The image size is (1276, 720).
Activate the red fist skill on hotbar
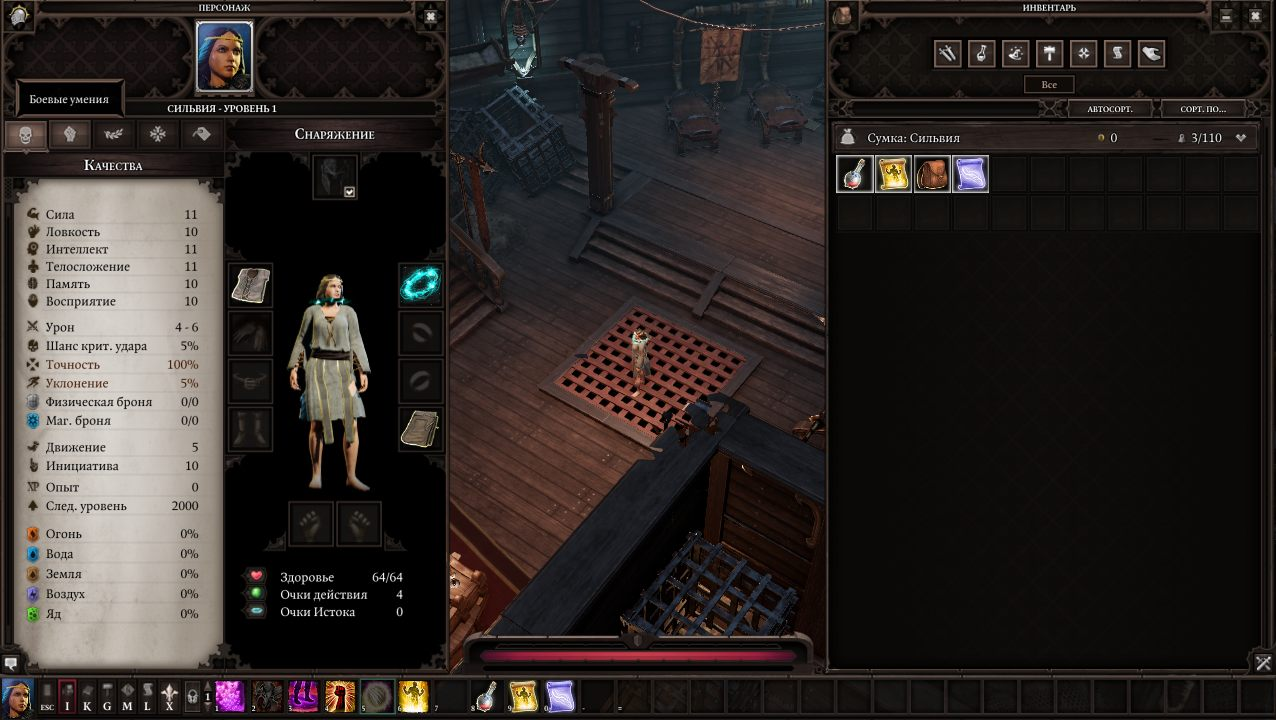(340, 695)
